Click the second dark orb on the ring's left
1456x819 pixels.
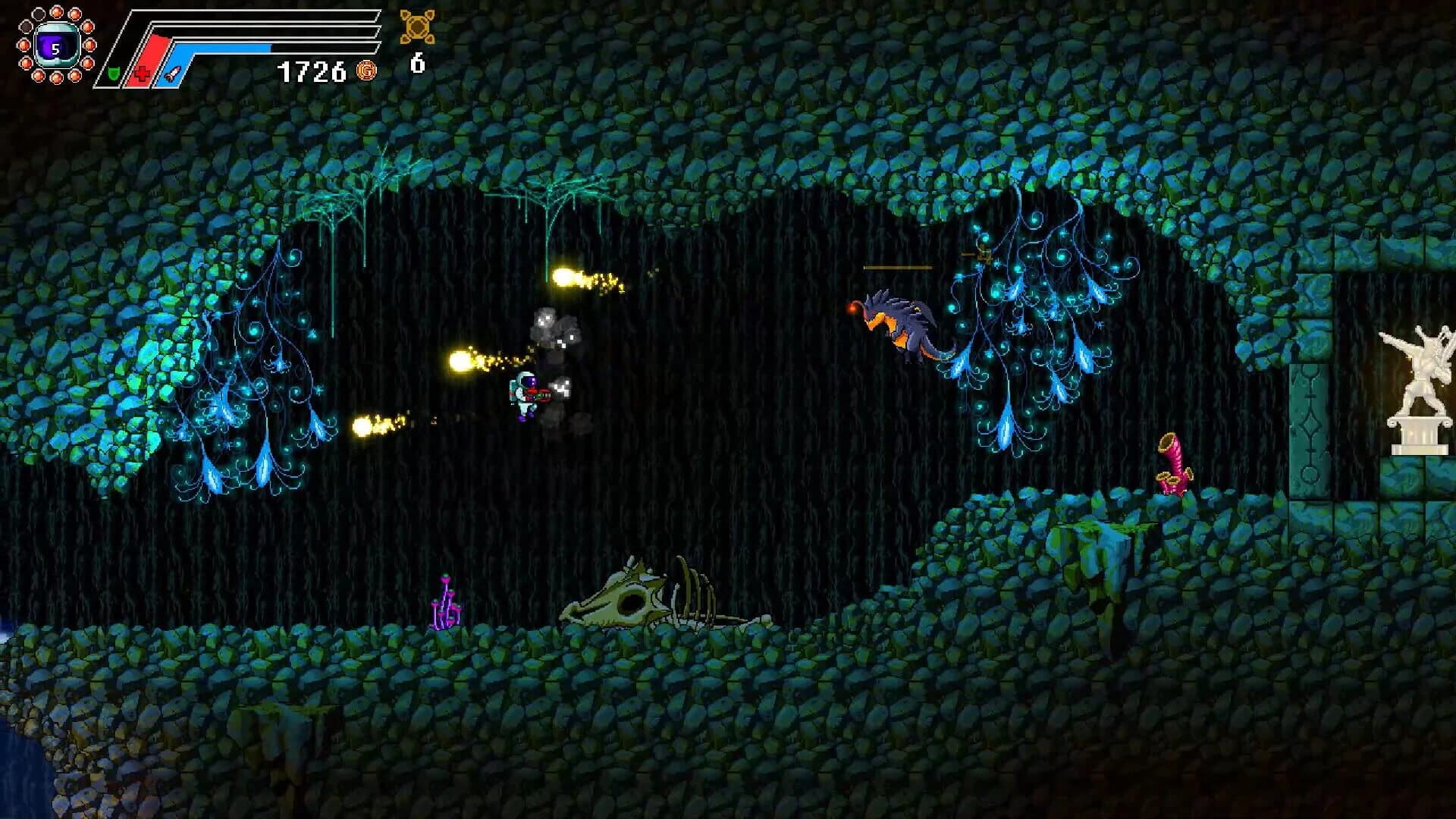click(25, 25)
